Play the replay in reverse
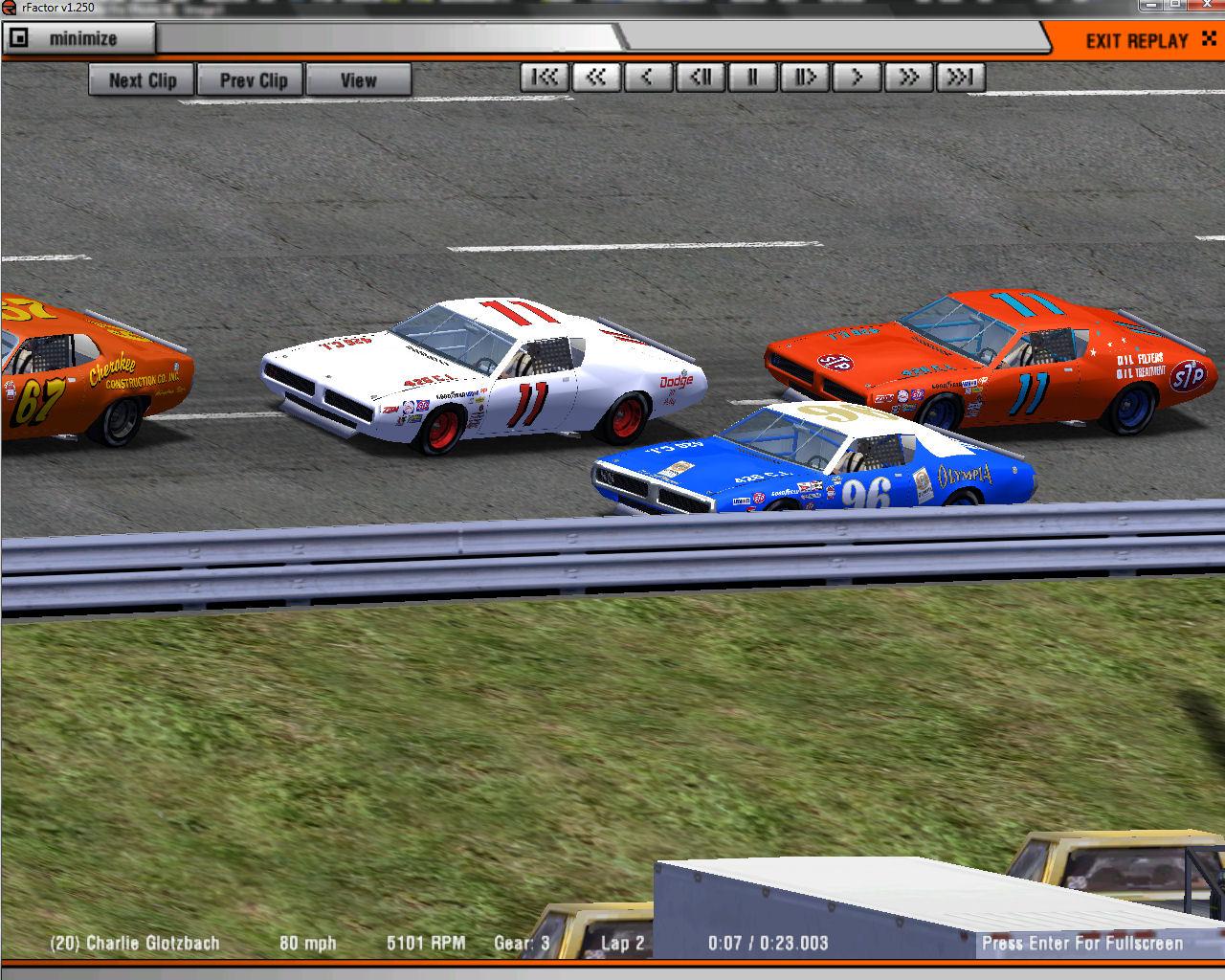The image size is (1225, 980). 648,78
